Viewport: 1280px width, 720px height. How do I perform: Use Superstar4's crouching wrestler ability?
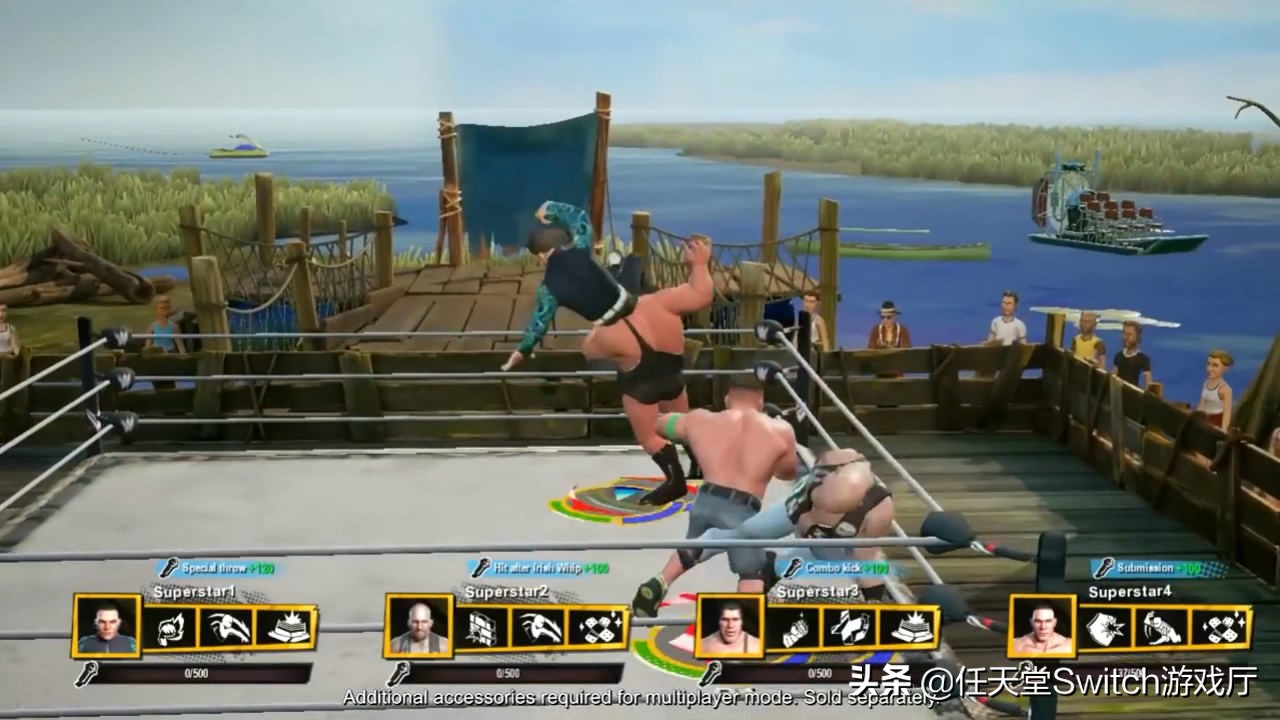coord(1163,627)
